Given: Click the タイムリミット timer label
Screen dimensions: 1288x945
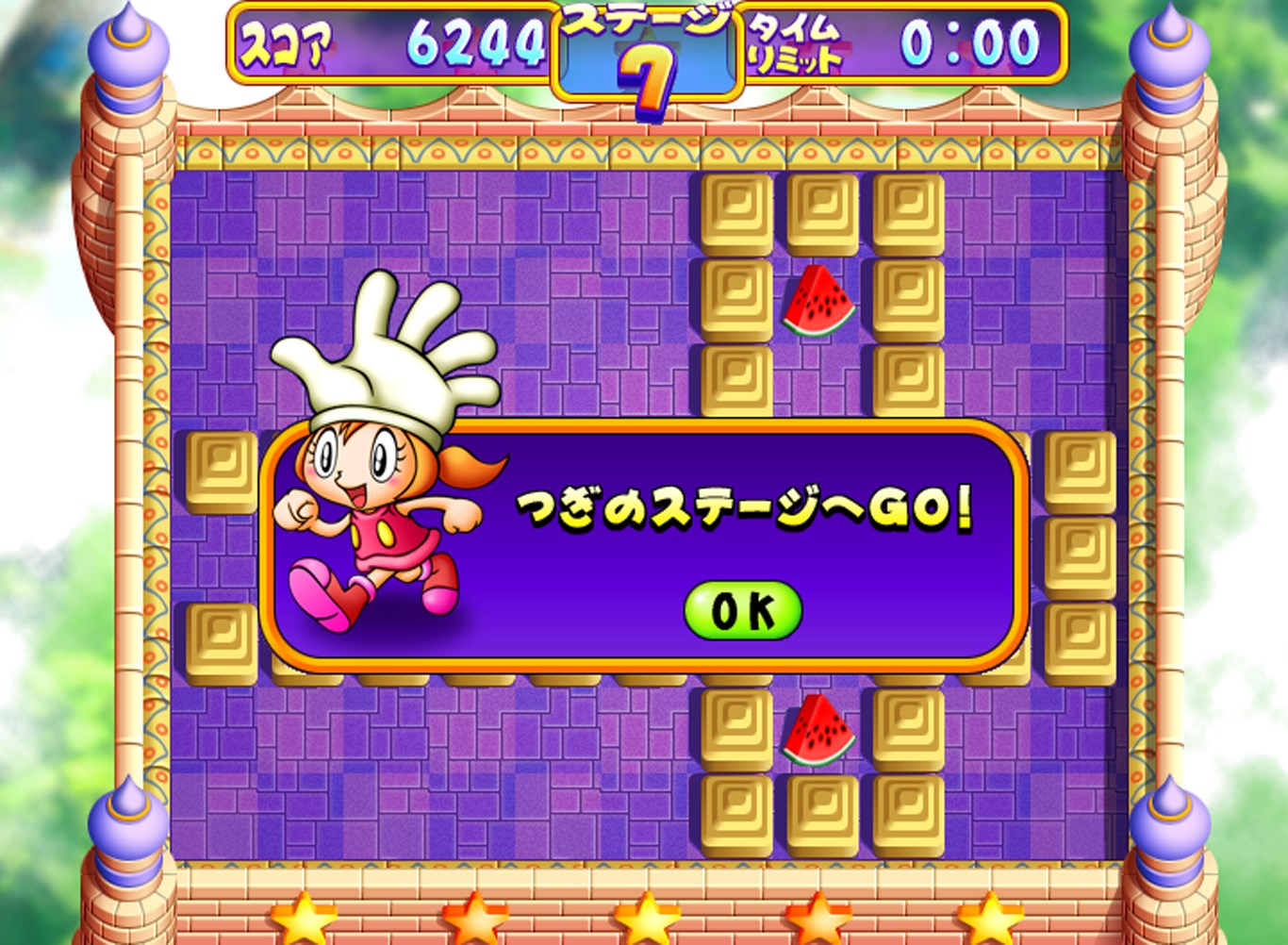Looking at the screenshot, I should [795, 42].
